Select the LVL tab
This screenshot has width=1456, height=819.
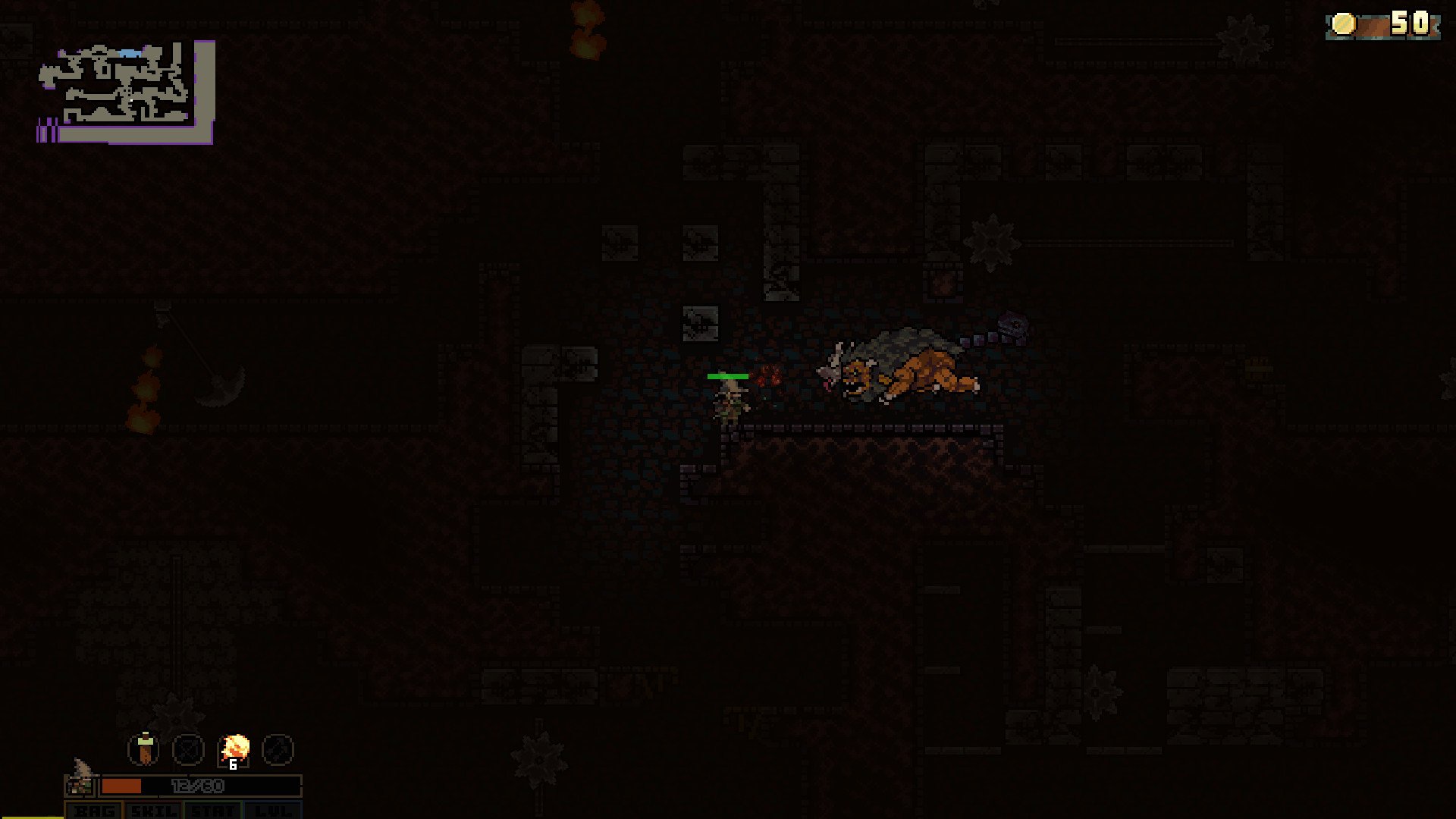click(272, 811)
